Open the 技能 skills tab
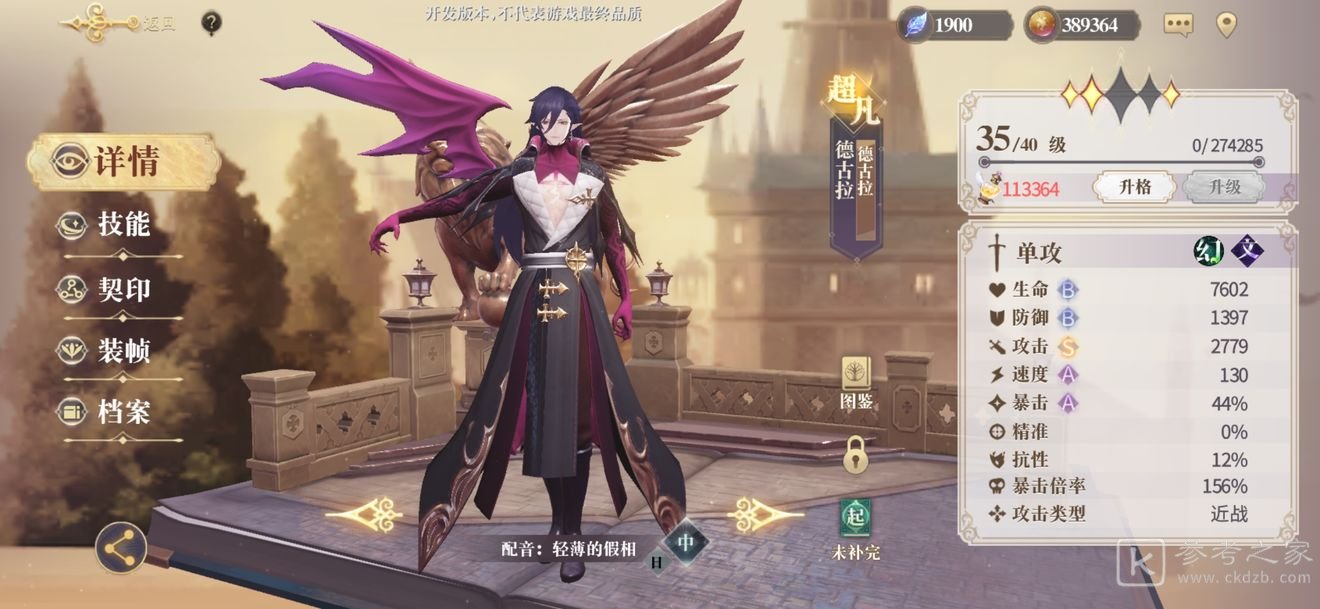The width and height of the screenshot is (1320, 609). coord(122,225)
